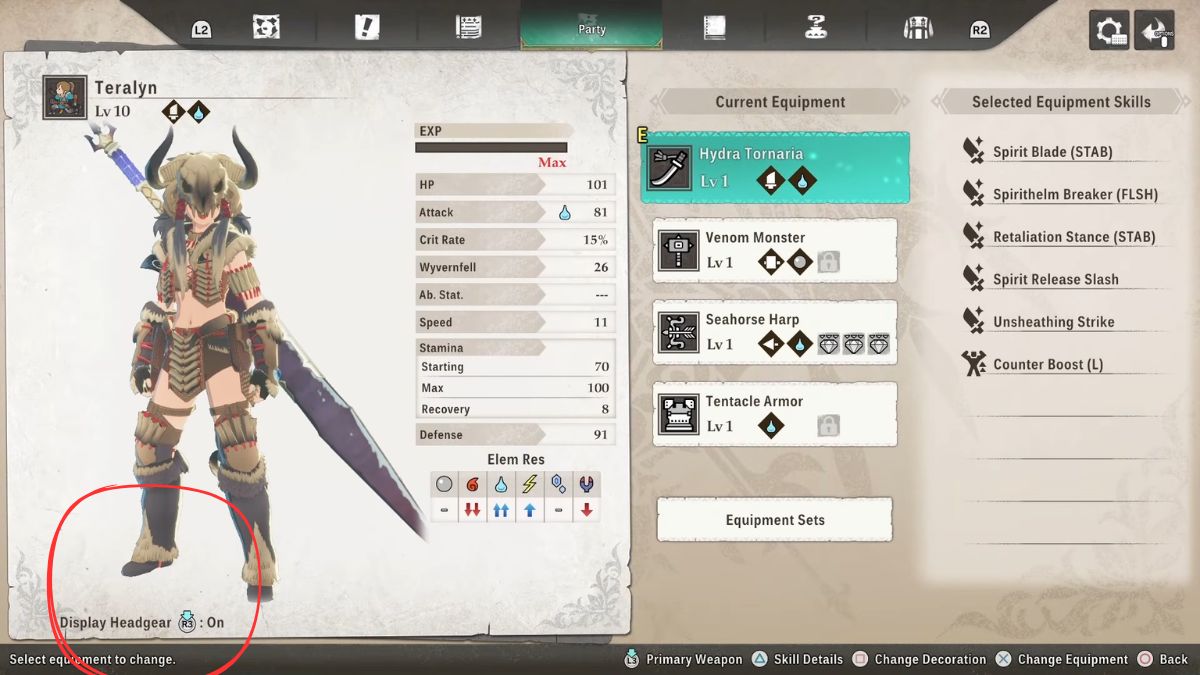Screen dimensions: 1200x675
Task: Click Teralyn's character portrait
Action: pyautogui.click(x=64, y=98)
